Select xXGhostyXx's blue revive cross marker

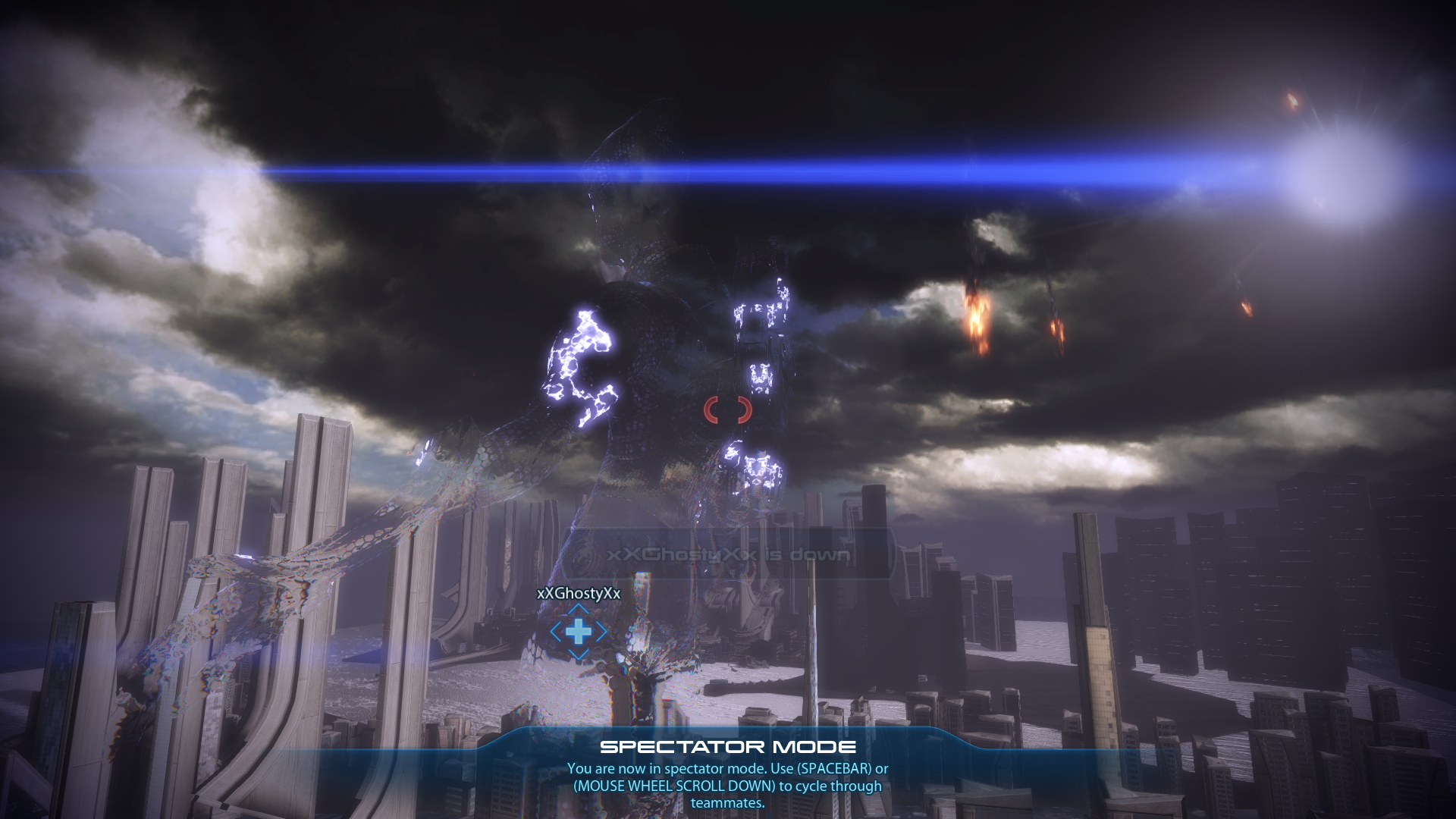pos(578,632)
